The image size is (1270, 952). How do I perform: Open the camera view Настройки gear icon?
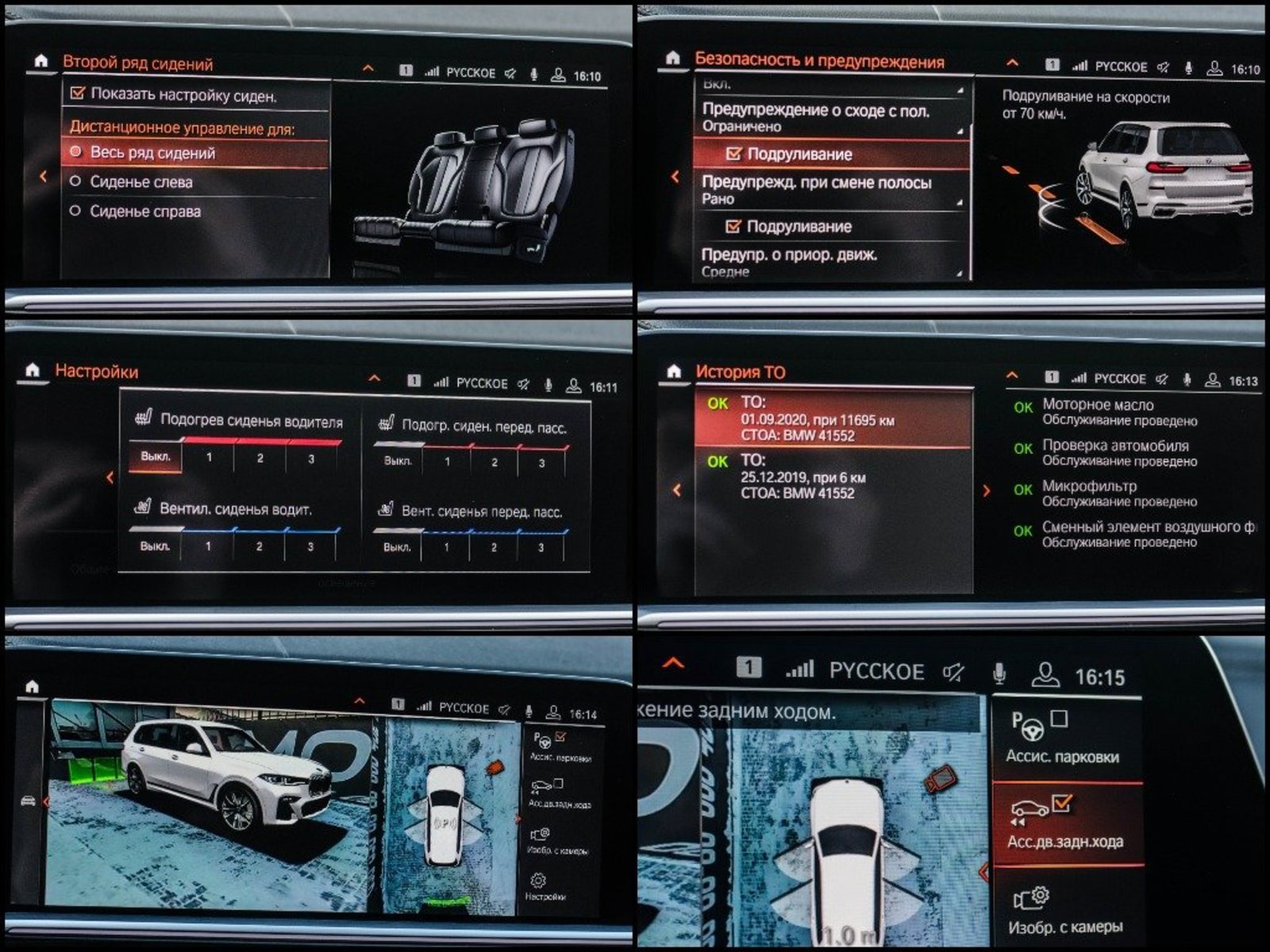point(540,884)
